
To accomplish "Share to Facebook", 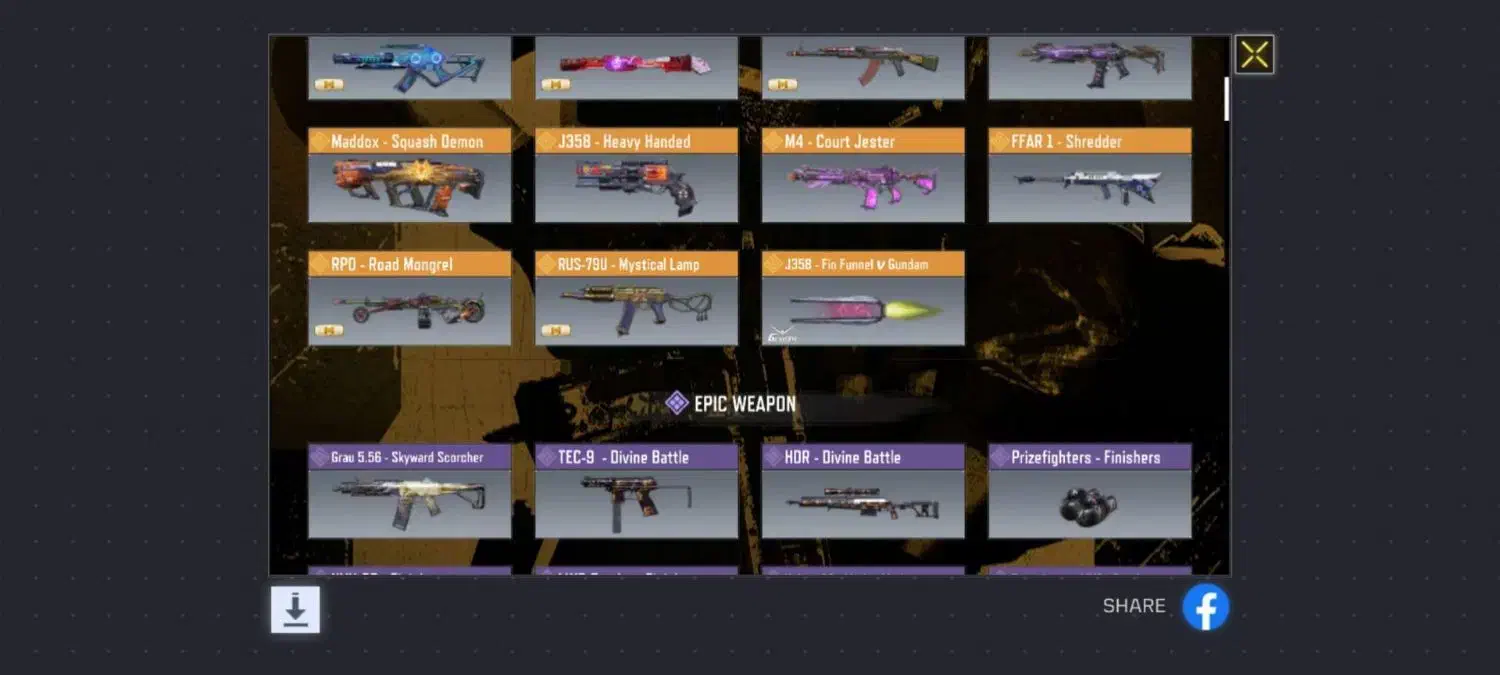I will click(x=1205, y=607).
